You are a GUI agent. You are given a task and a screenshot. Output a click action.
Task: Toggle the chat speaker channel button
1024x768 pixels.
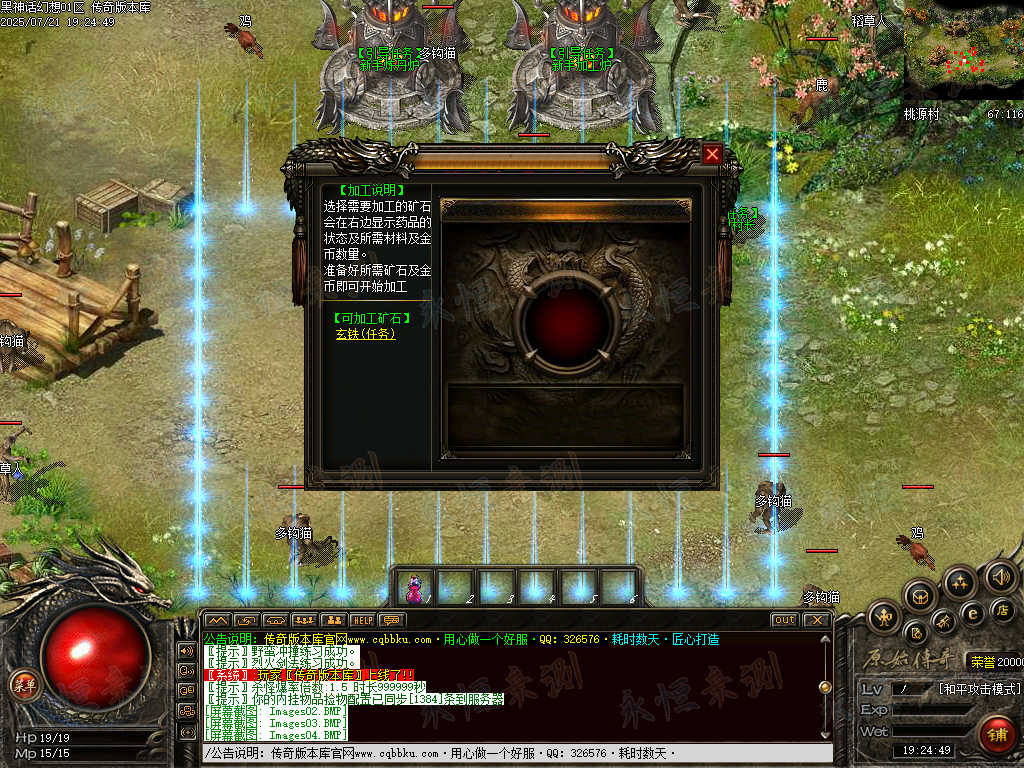[x=186, y=650]
